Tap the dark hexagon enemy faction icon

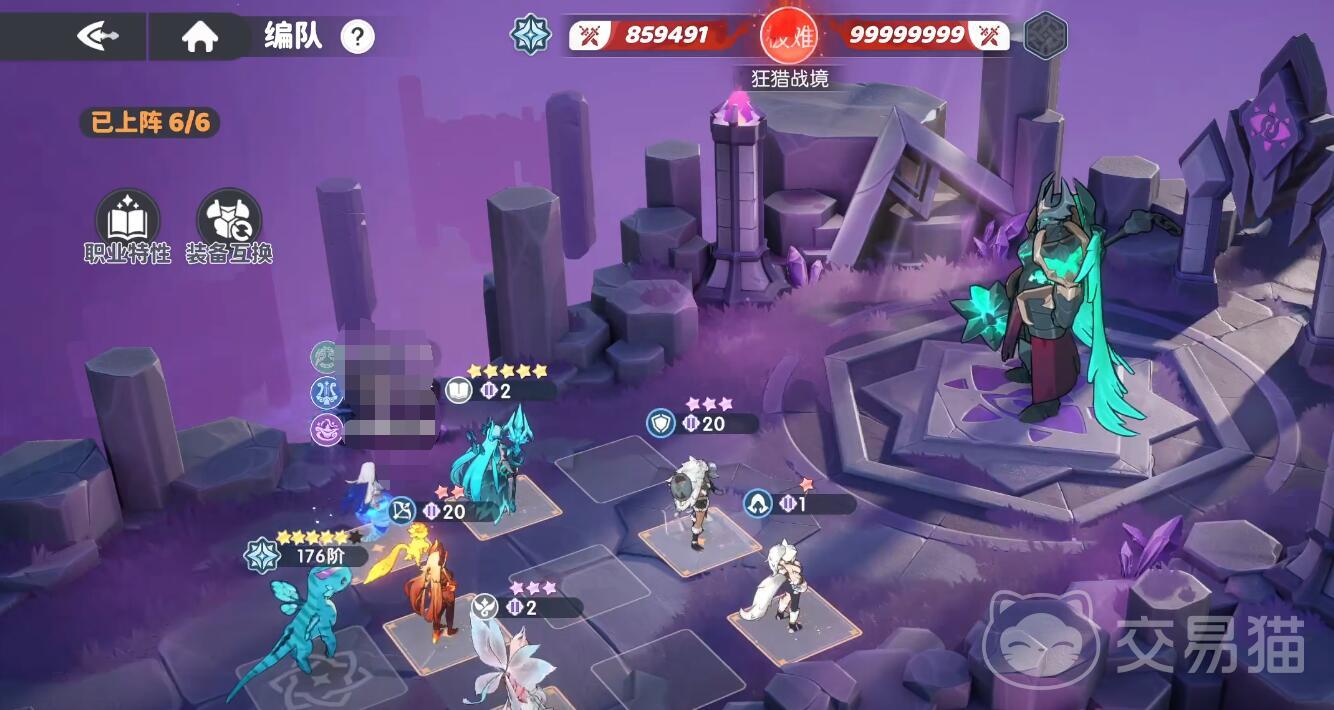[1045, 36]
